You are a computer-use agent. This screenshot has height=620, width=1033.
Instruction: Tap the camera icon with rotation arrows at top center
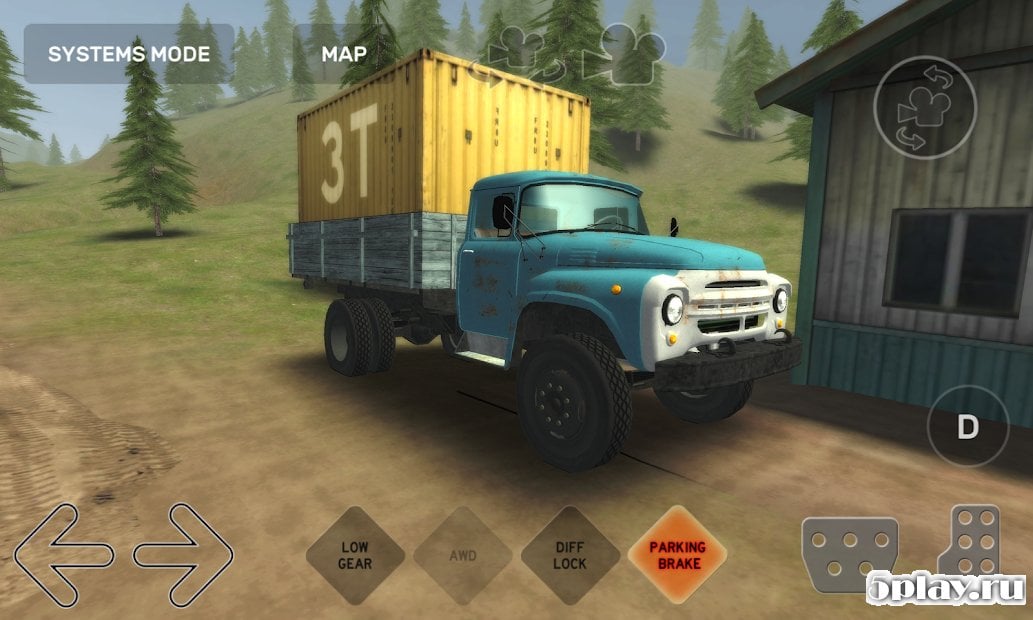519,53
